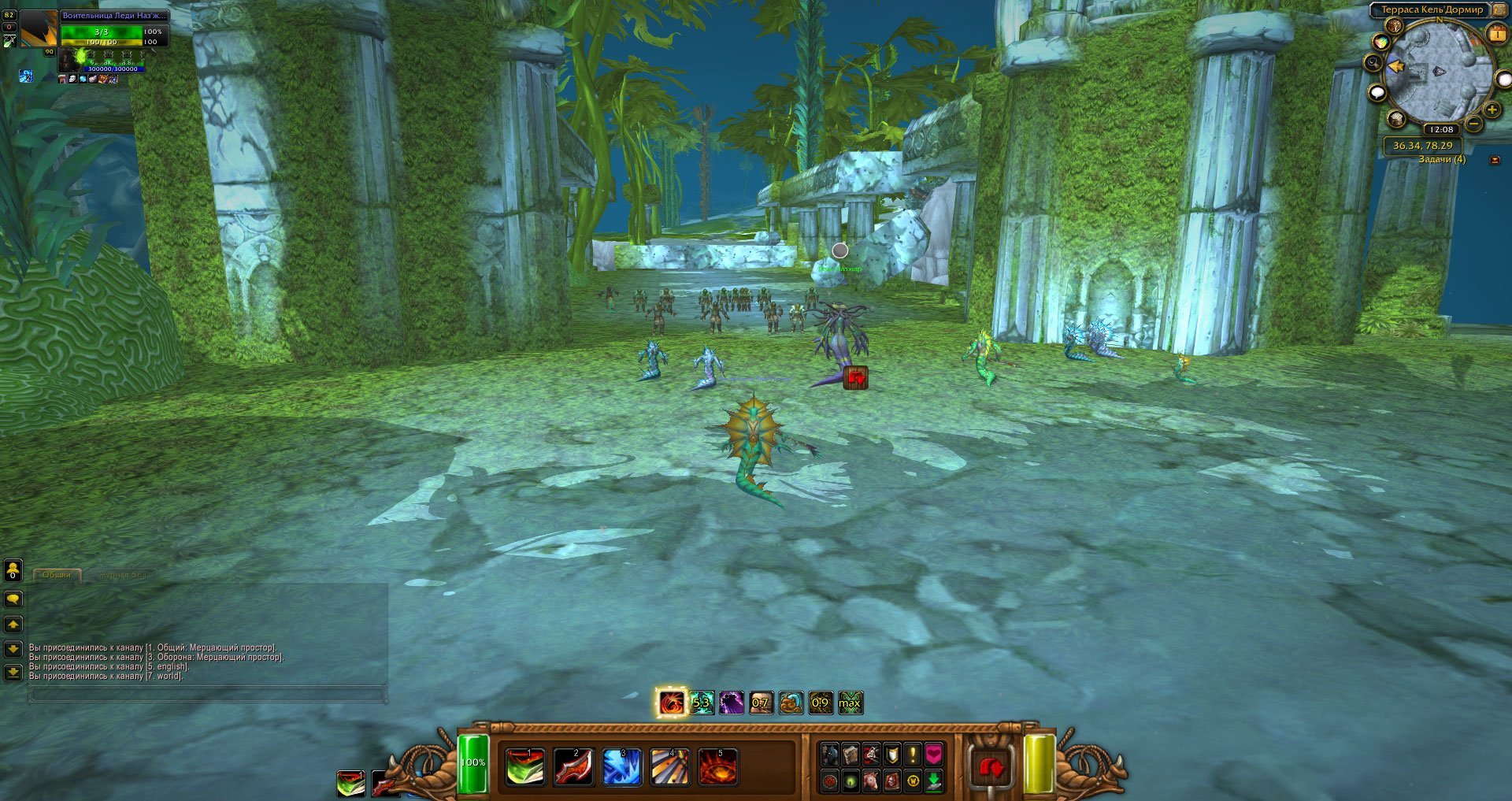Viewport: 1512px width, 801px height.
Task: Select the Воительница Леди Наз'жар player frame
Action: (x=114, y=16)
